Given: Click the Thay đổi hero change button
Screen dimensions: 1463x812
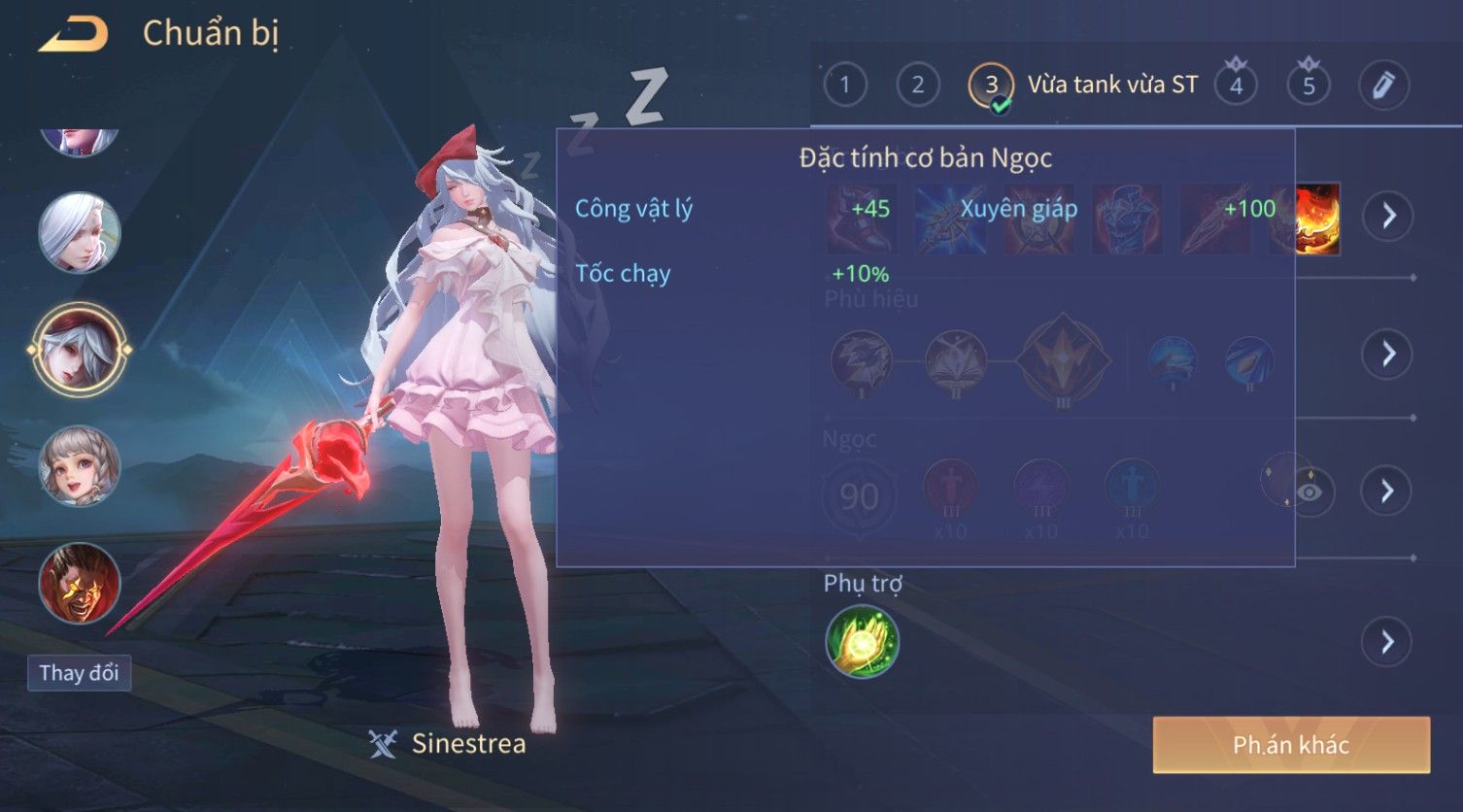Looking at the screenshot, I should (x=79, y=673).
